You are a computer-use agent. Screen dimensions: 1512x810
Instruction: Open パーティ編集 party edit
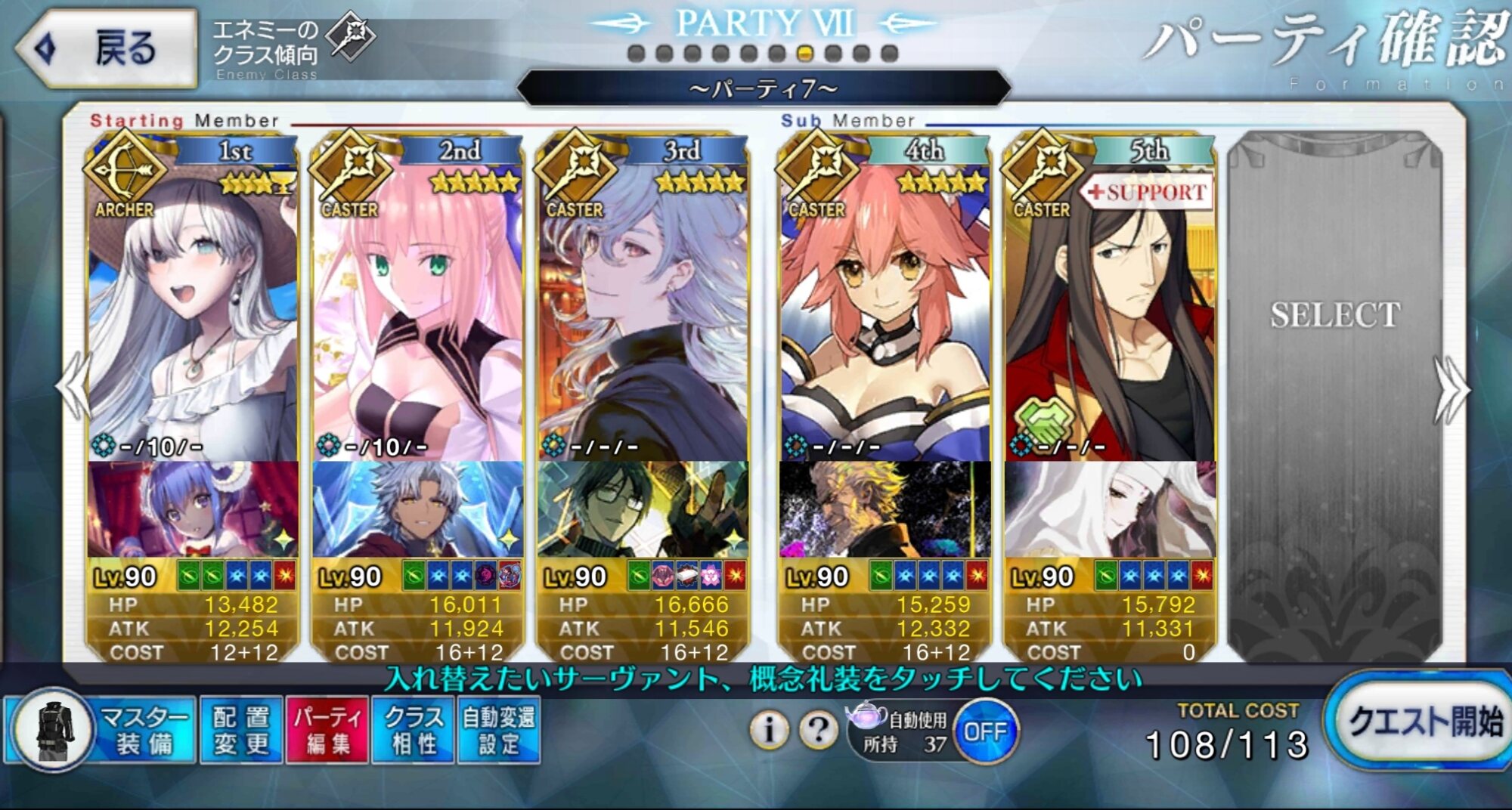328,730
